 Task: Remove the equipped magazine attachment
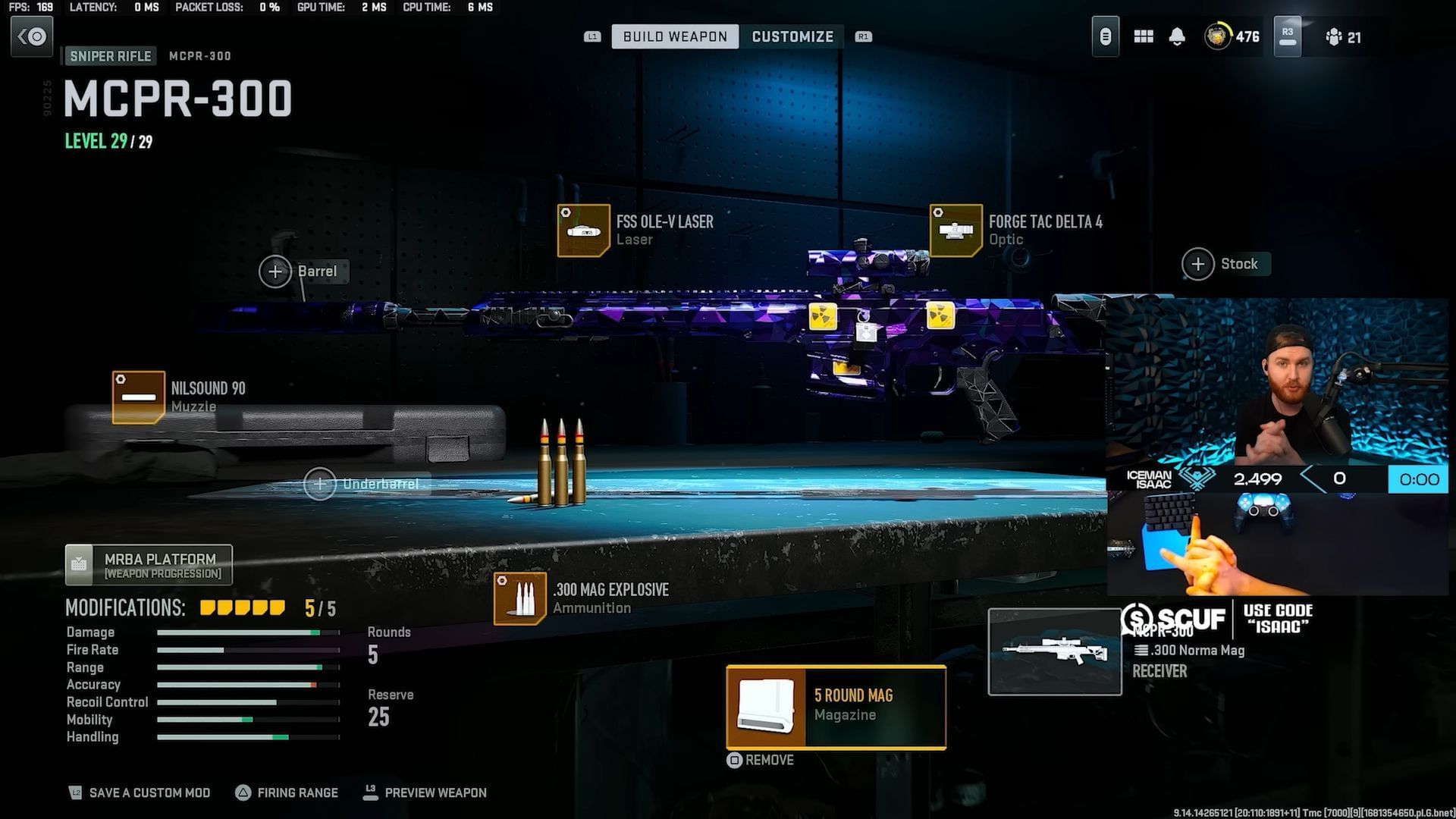(x=761, y=760)
